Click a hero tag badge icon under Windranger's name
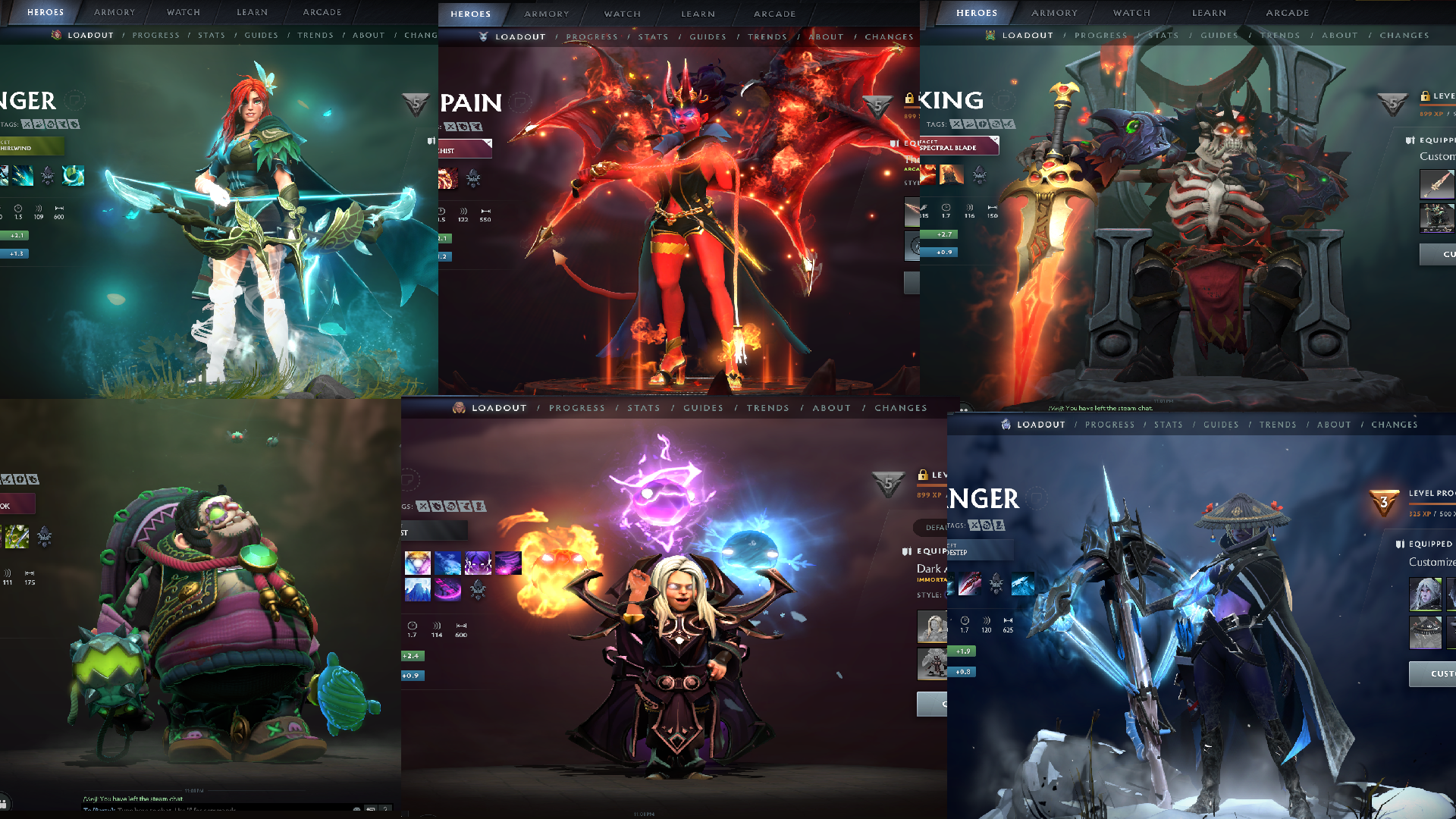1456x819 pixels. point(27,124)
